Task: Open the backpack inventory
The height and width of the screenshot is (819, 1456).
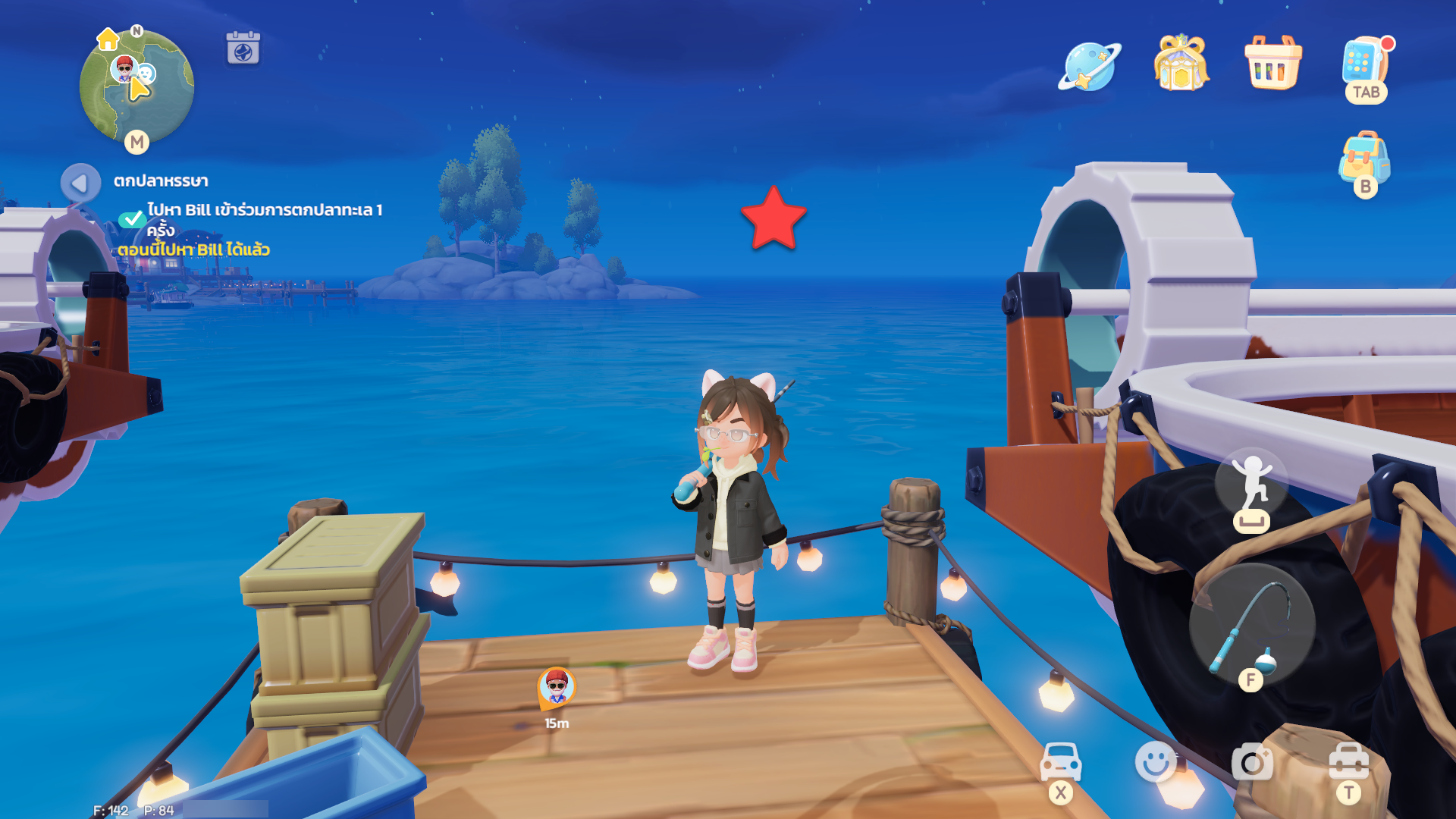Action: click(x=1364, y=159)
